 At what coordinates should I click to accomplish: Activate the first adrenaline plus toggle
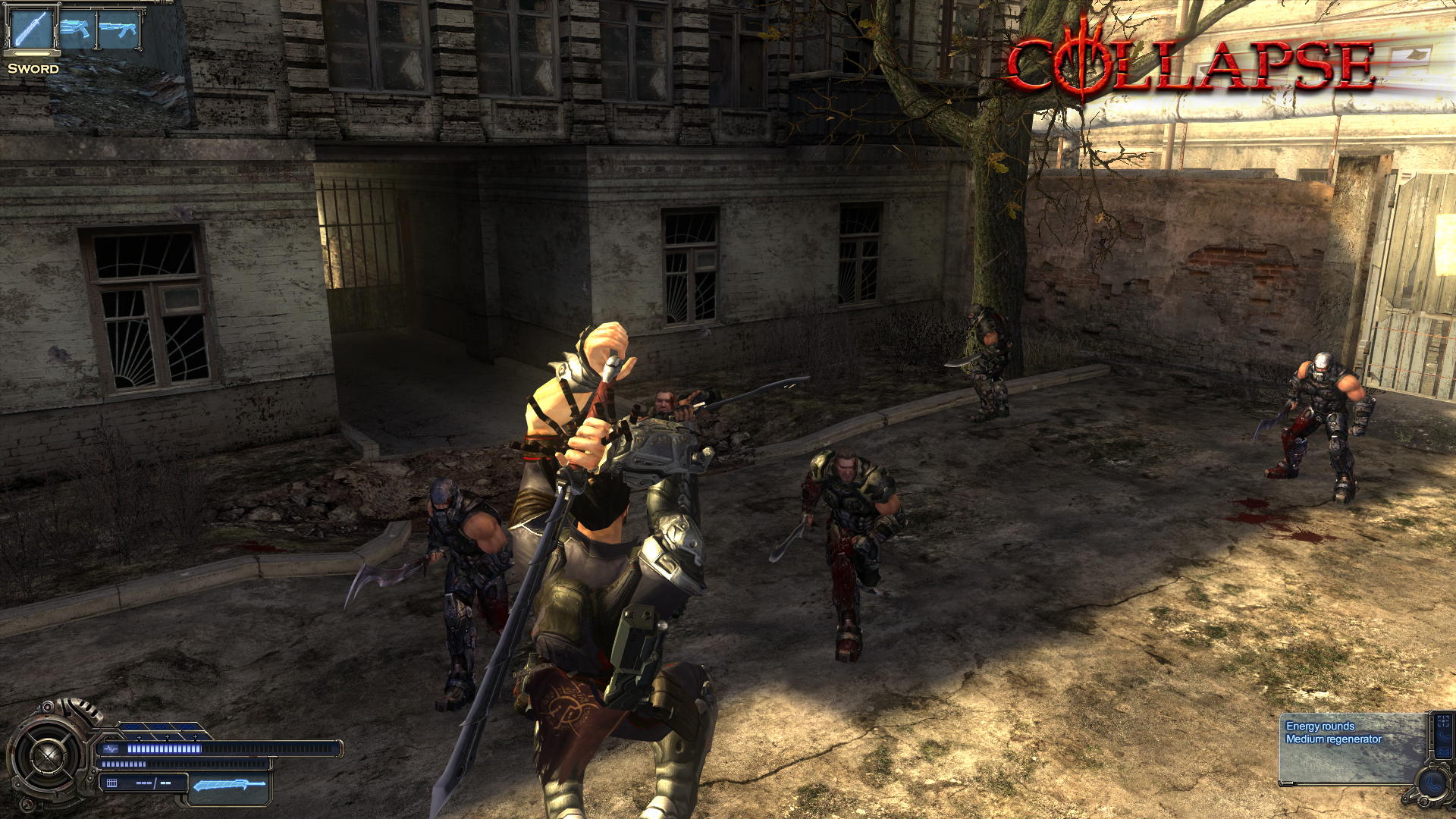139,737
